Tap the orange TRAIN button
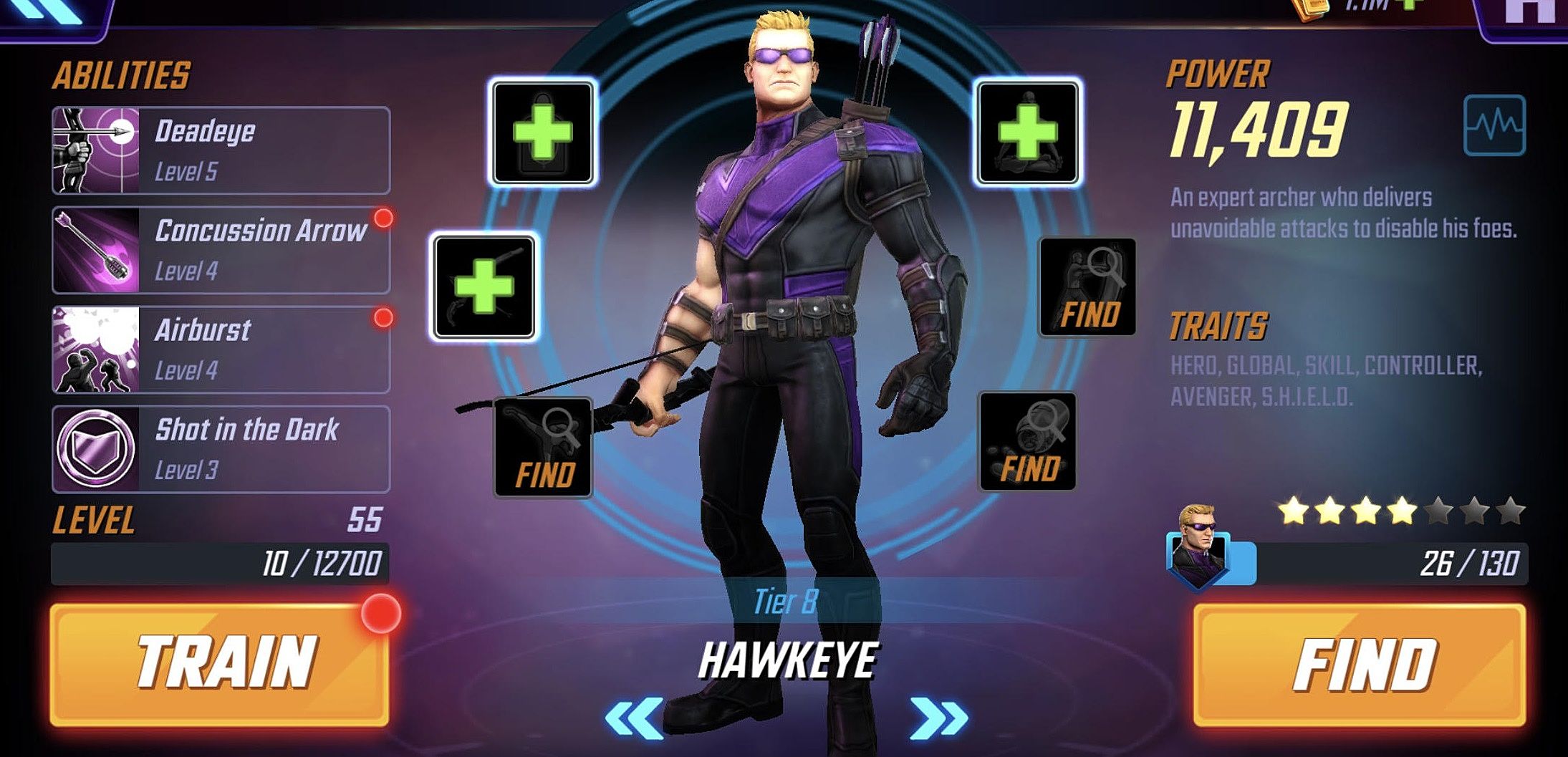This screenshot has height=757, width=1568. [219, 664]
